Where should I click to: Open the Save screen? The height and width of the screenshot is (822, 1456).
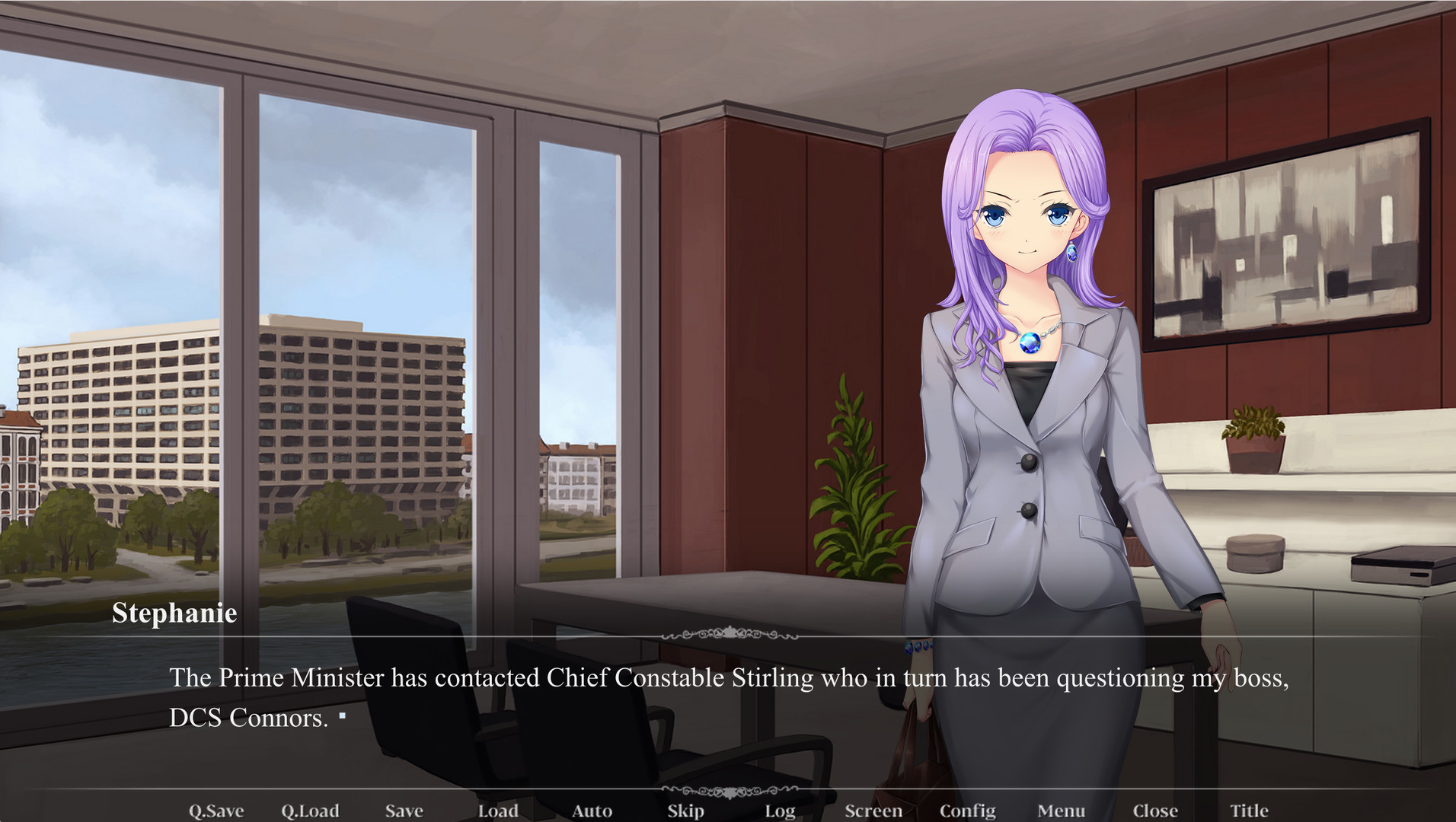[x=404, y=810]
